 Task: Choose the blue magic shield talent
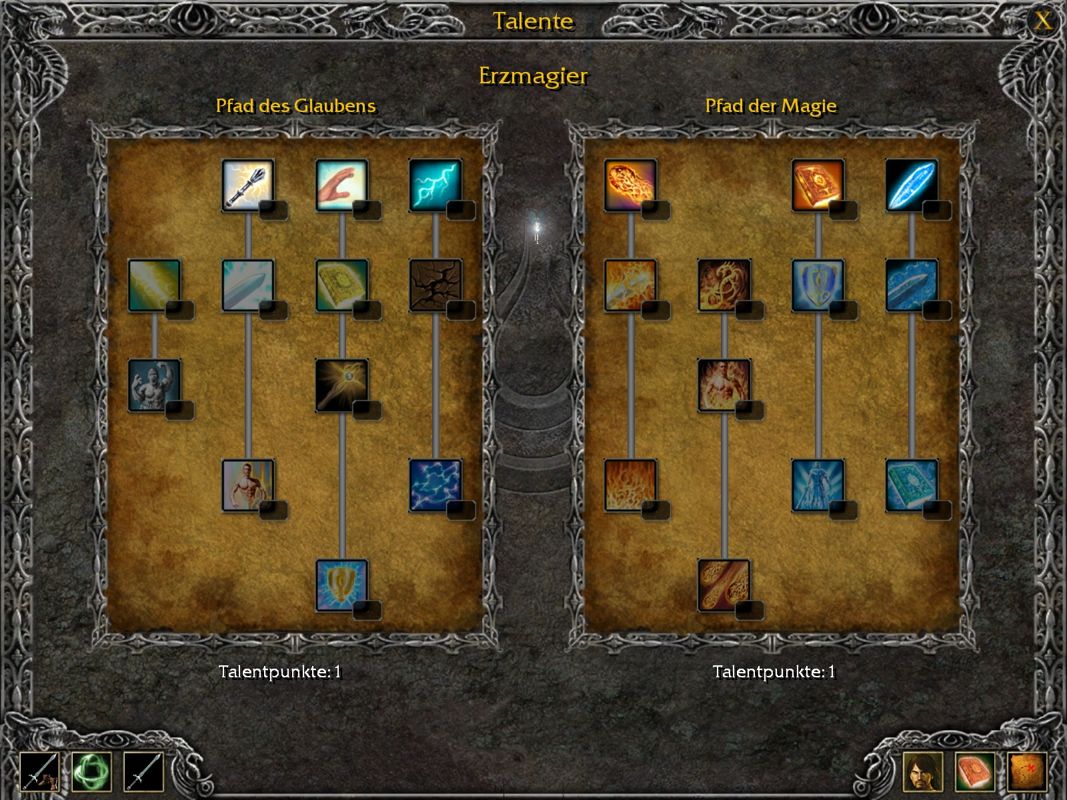tap(818, 285)
